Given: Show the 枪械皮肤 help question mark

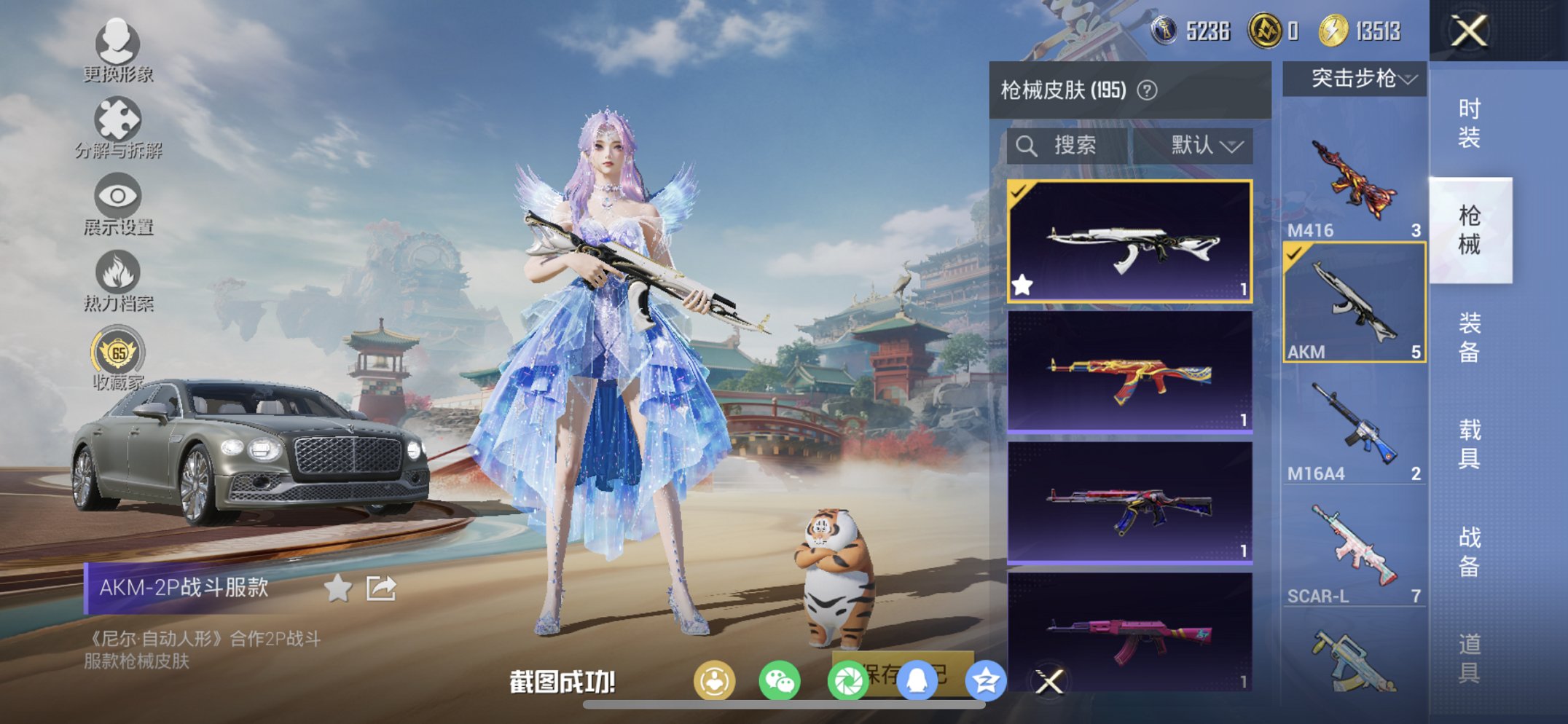Looking at the screenshot, I should click(x=1147, y=90).
